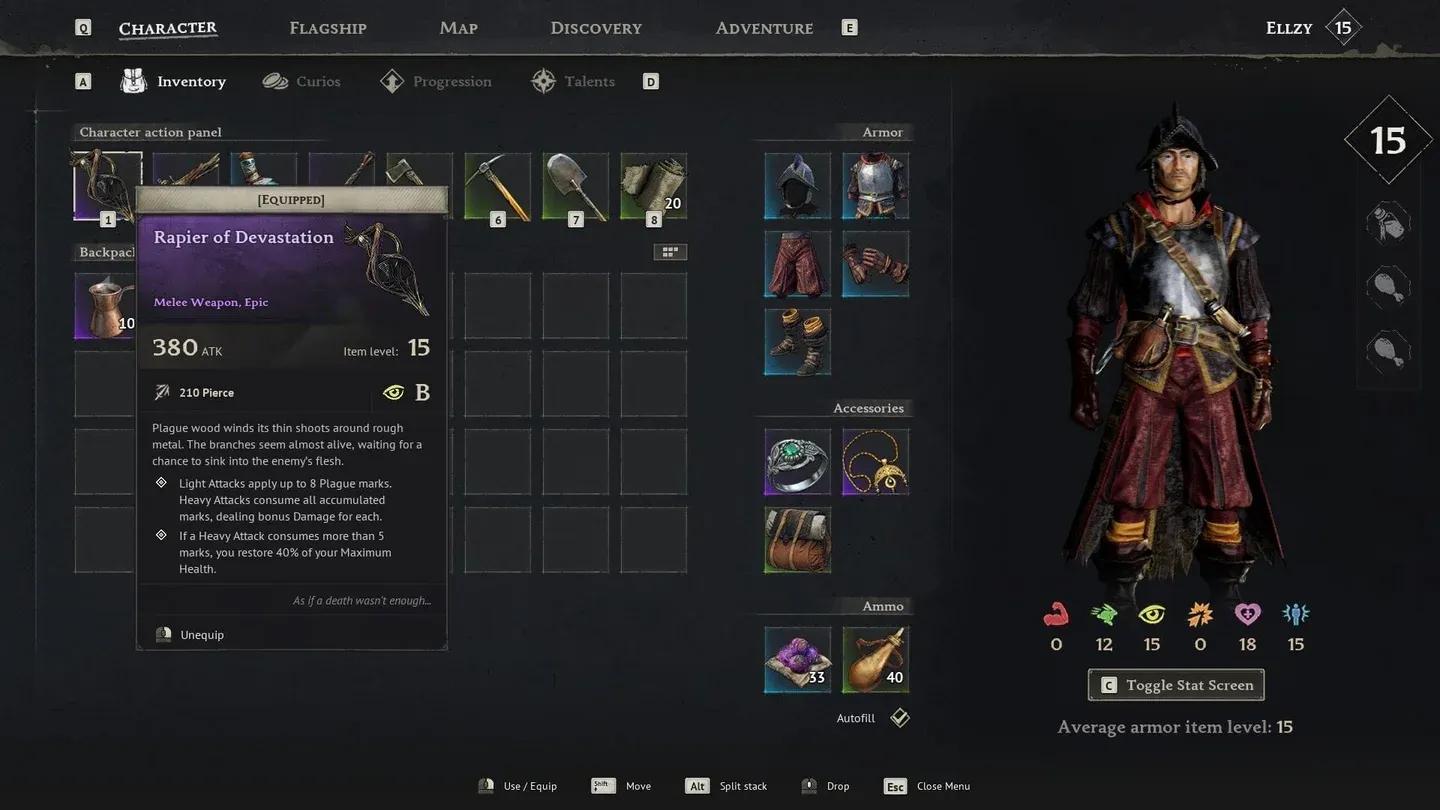Select the equipped helmet in the Armor panel
Screen dimensions: 1440x810
point(797,185)
